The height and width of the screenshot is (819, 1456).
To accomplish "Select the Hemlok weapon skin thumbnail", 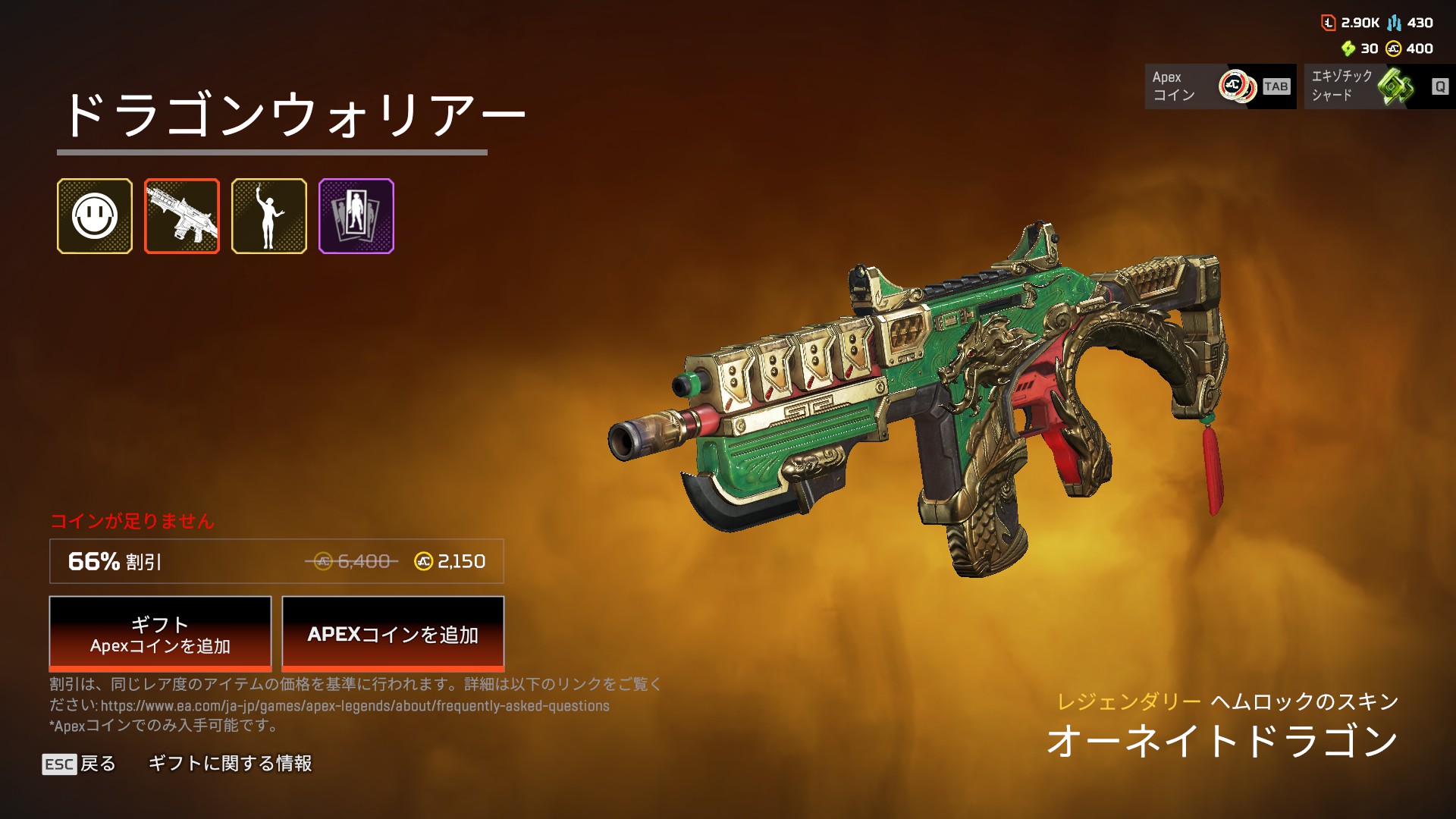I will coord(182,216).
